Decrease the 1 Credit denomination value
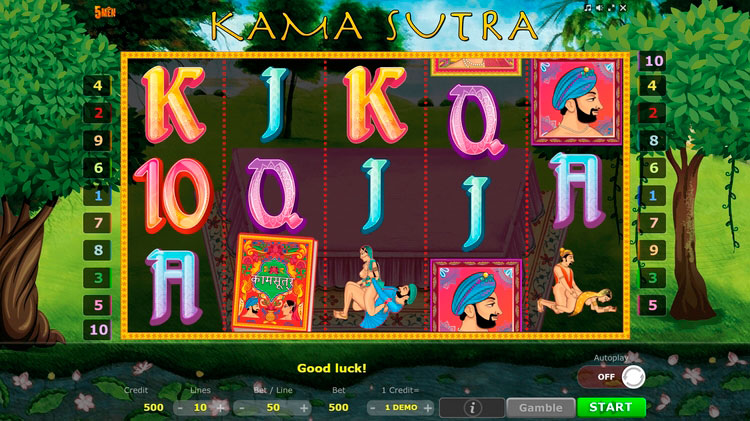The height and width of the screenshot is (421, 750). pyautogui.click(x=374, y=407)
